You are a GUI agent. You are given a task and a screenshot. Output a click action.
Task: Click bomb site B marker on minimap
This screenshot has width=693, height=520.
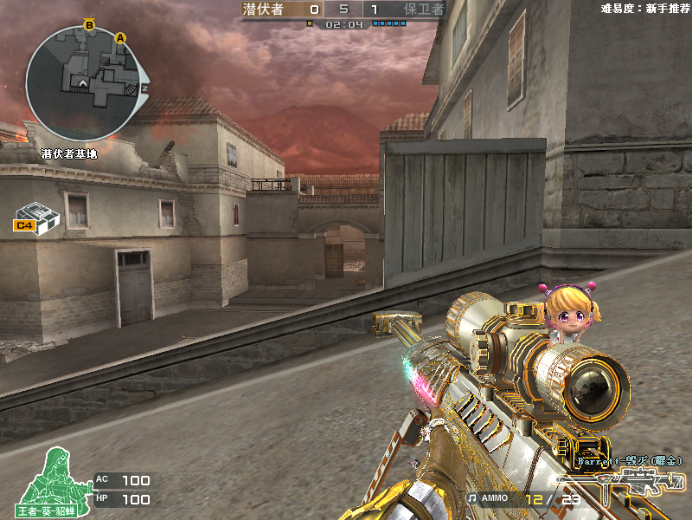(89, 25)
